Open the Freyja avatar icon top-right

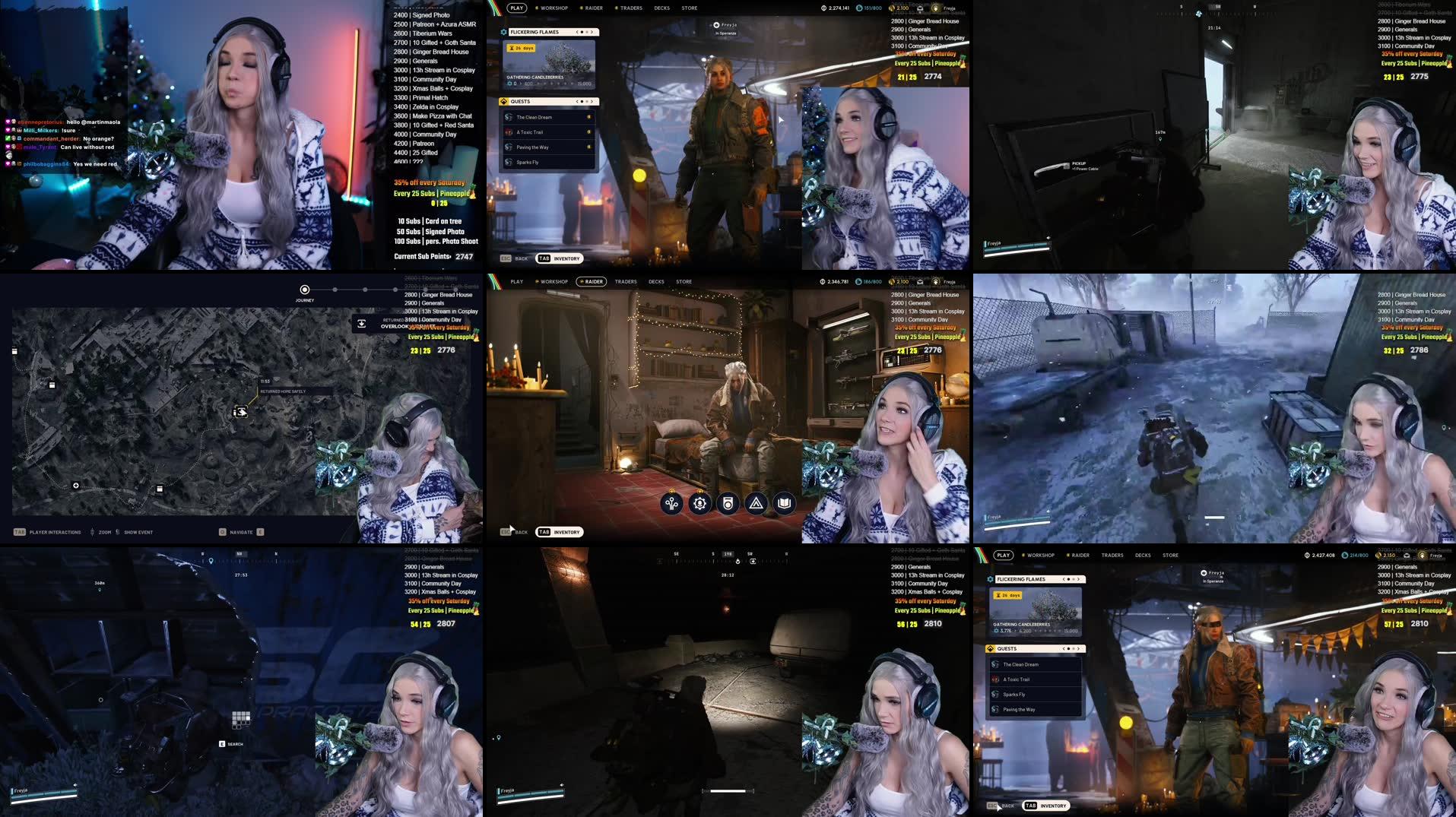(935, 8)
